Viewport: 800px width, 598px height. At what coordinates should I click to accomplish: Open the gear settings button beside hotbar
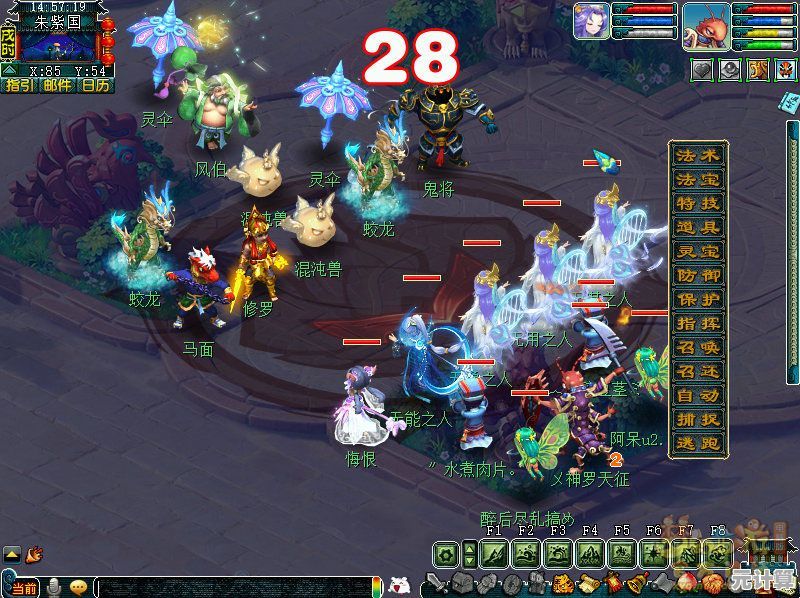coord(446,554)
